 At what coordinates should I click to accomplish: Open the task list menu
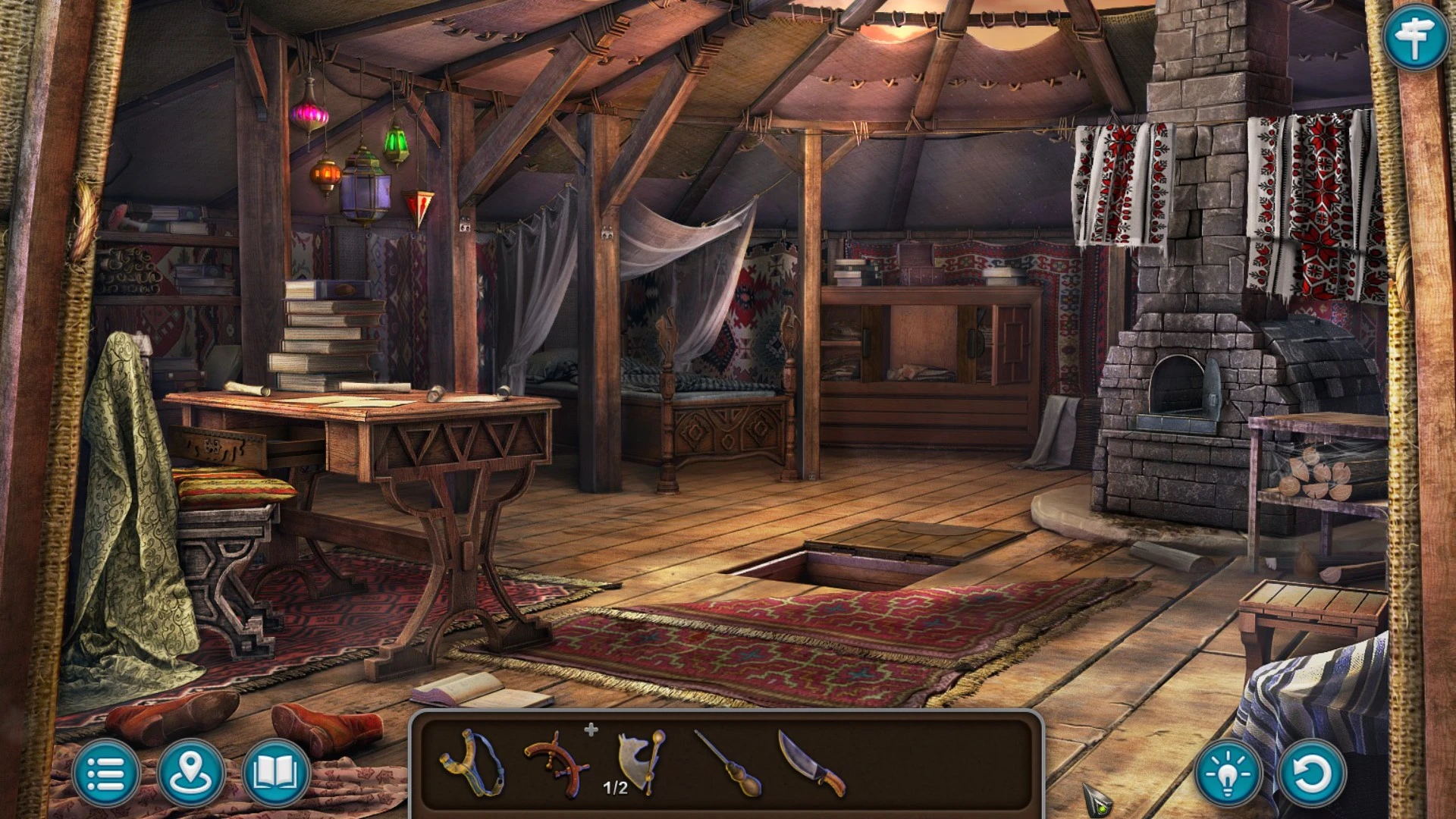click(106, 773)
